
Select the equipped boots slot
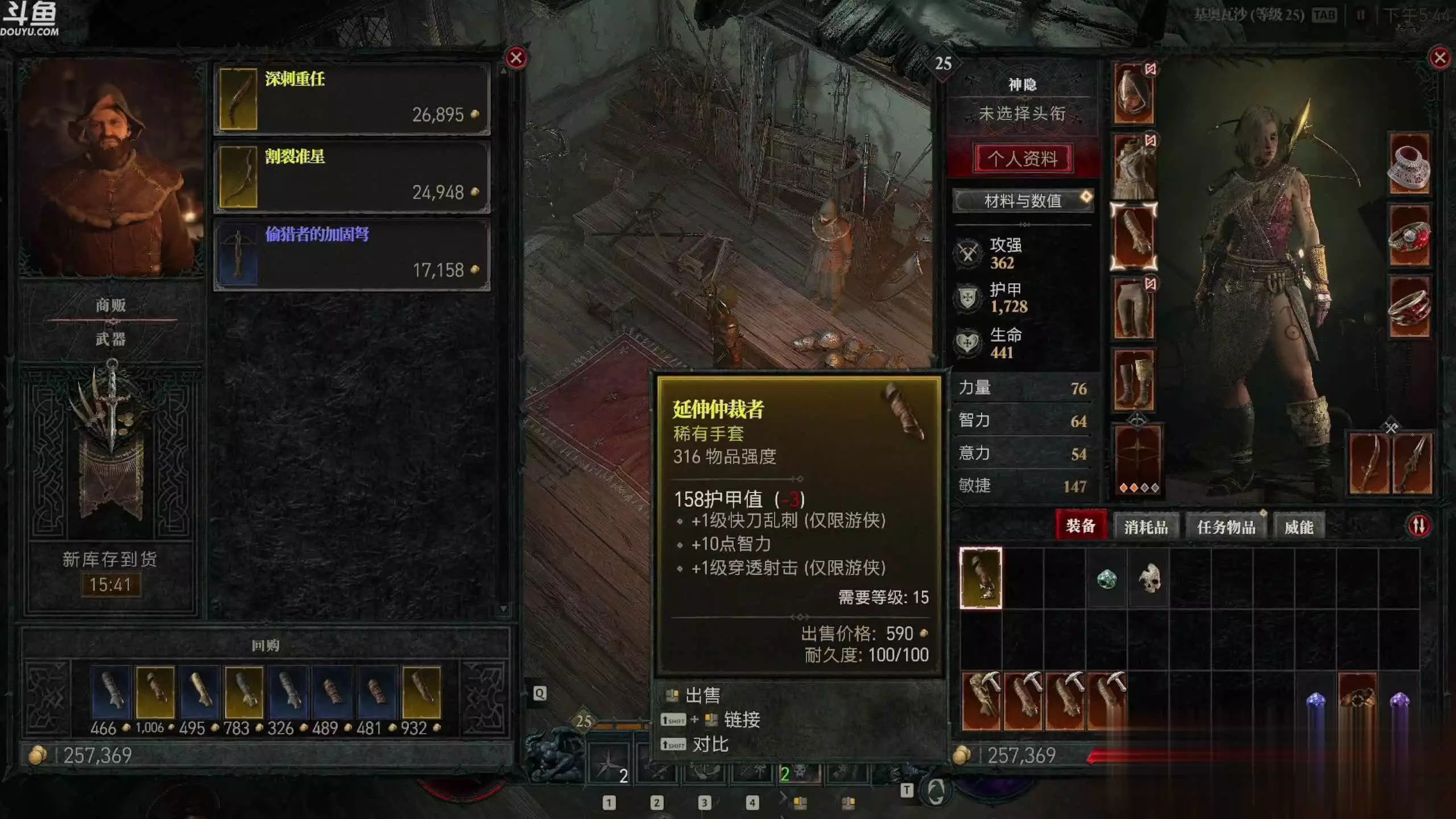[x=1134, y=380]
